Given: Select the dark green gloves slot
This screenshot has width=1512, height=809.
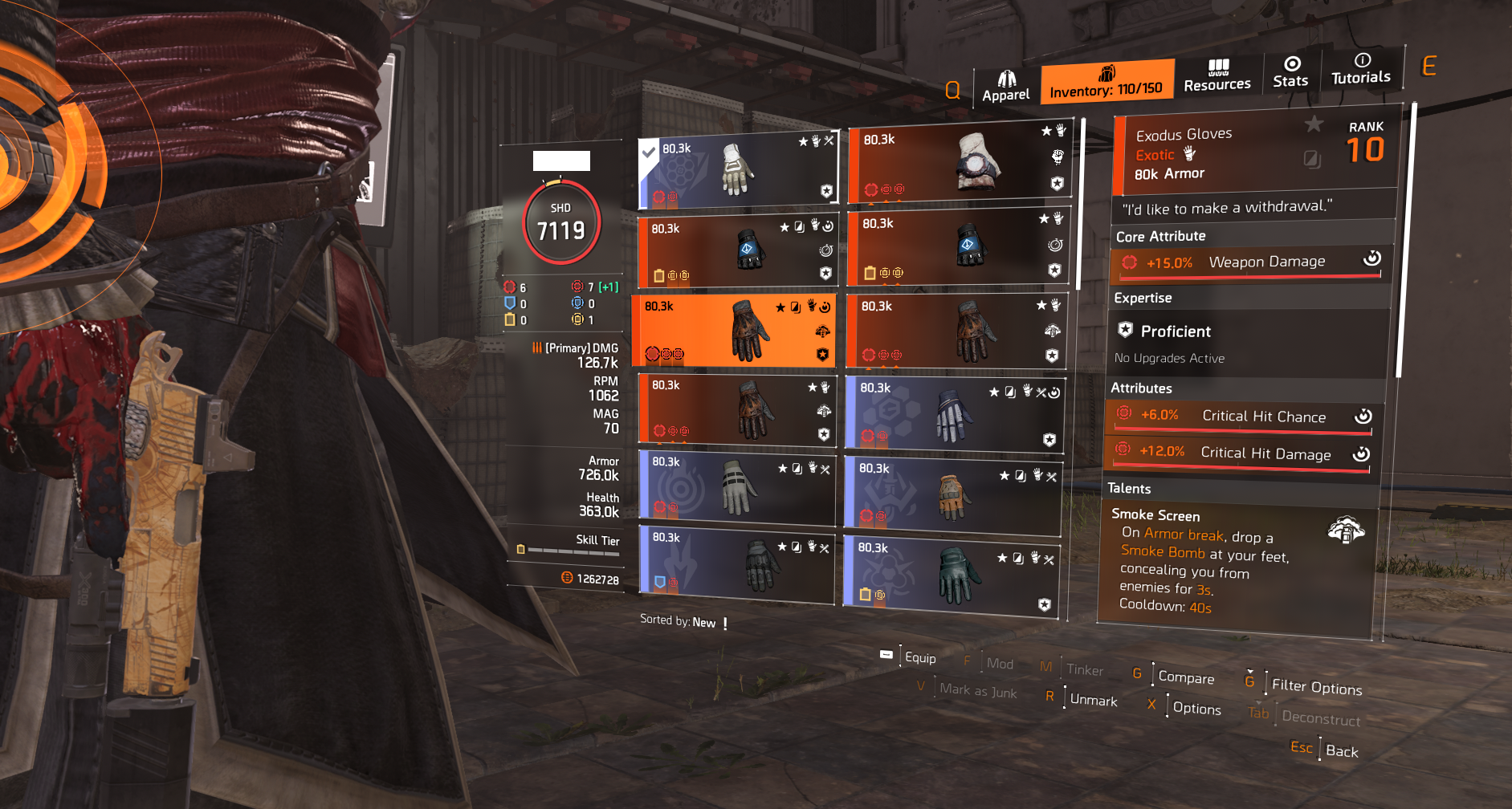Looking at the screenshot, I should click(952, 575).
